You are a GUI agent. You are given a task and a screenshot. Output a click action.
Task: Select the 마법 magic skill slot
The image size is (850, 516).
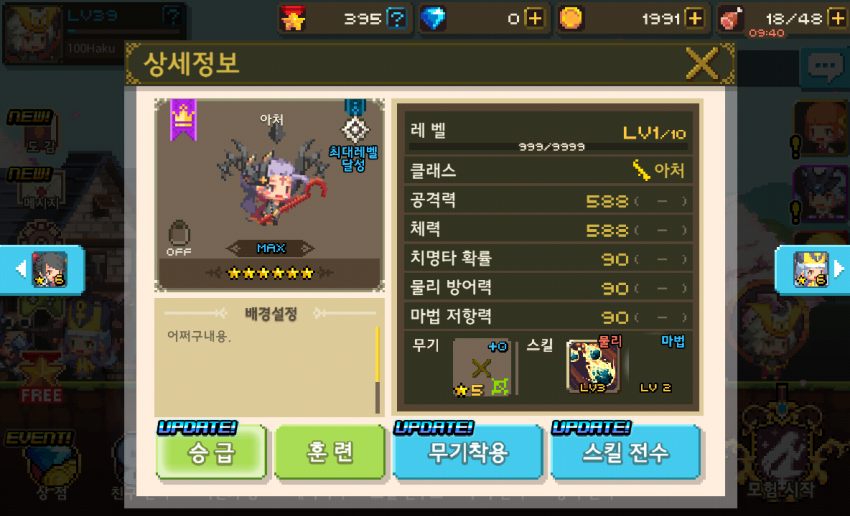point(660,367)
